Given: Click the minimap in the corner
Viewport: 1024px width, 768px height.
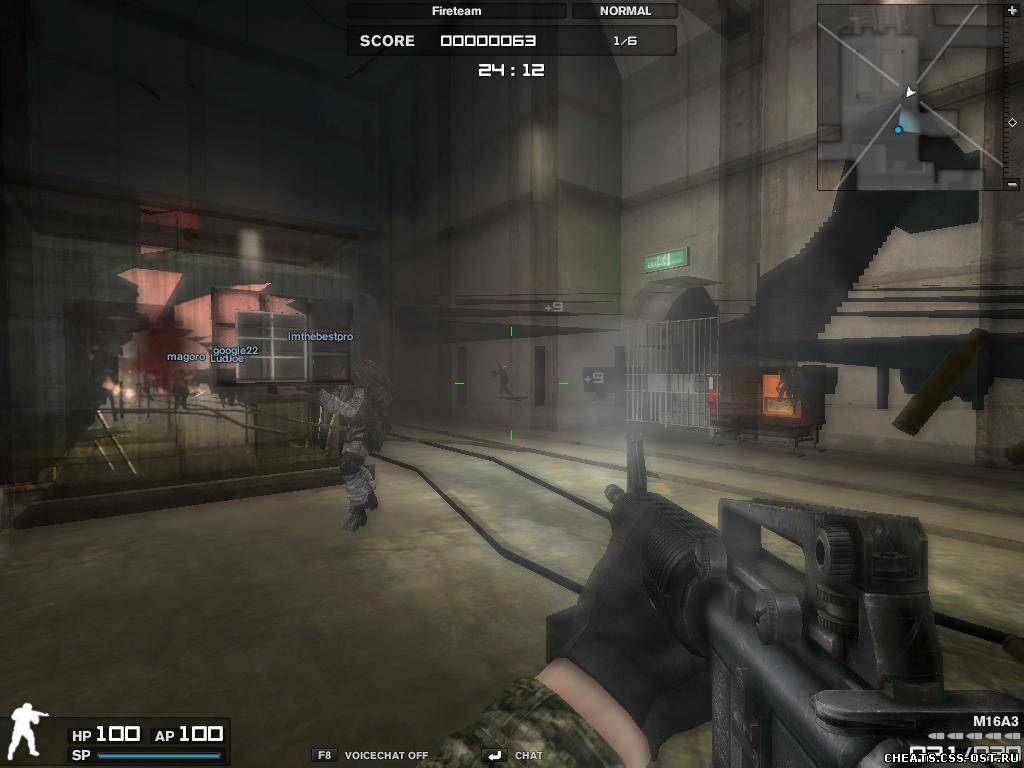Looking at the screenshot, I should coord(910,97).
